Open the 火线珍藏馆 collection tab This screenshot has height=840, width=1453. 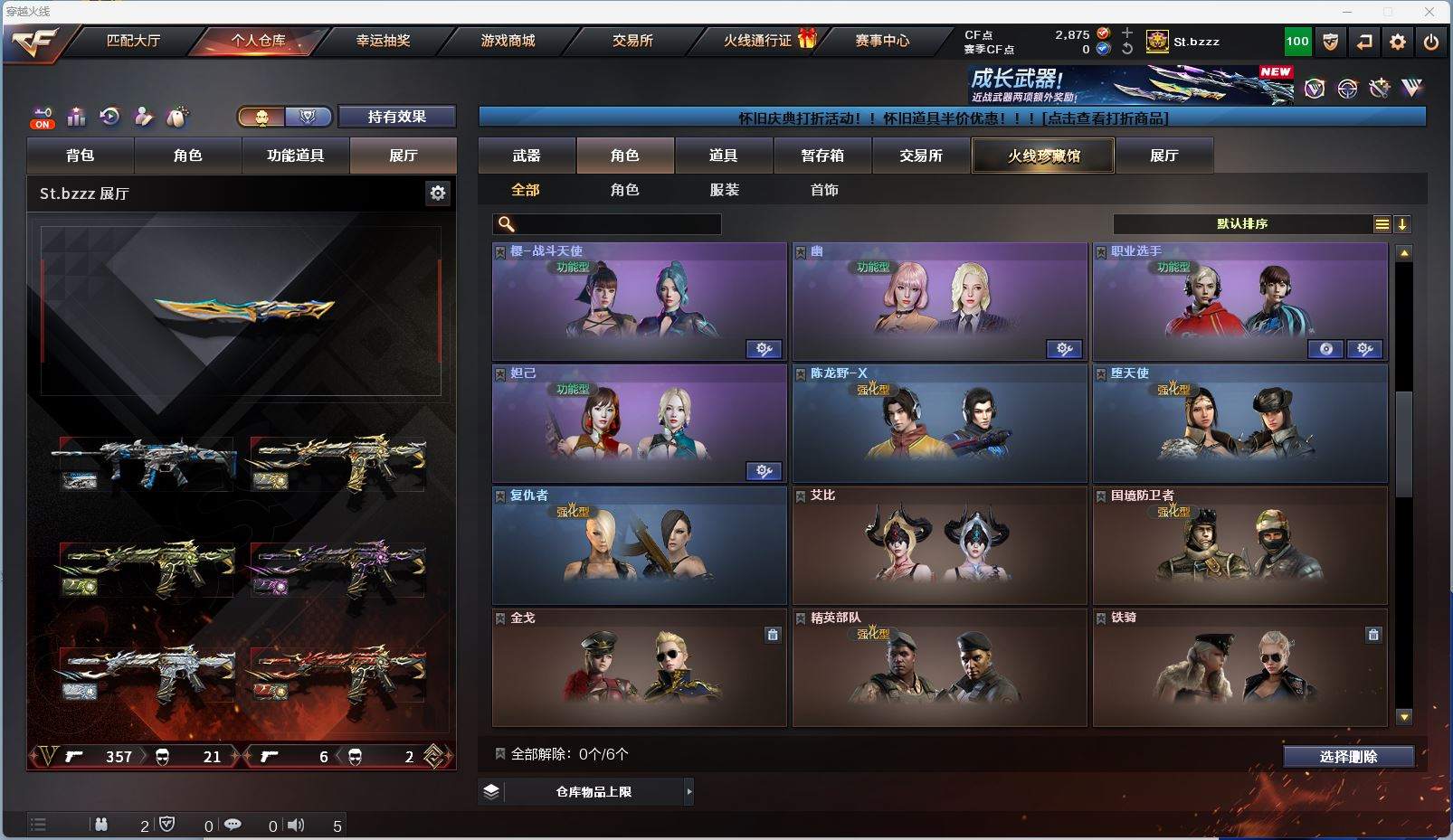1043,156
